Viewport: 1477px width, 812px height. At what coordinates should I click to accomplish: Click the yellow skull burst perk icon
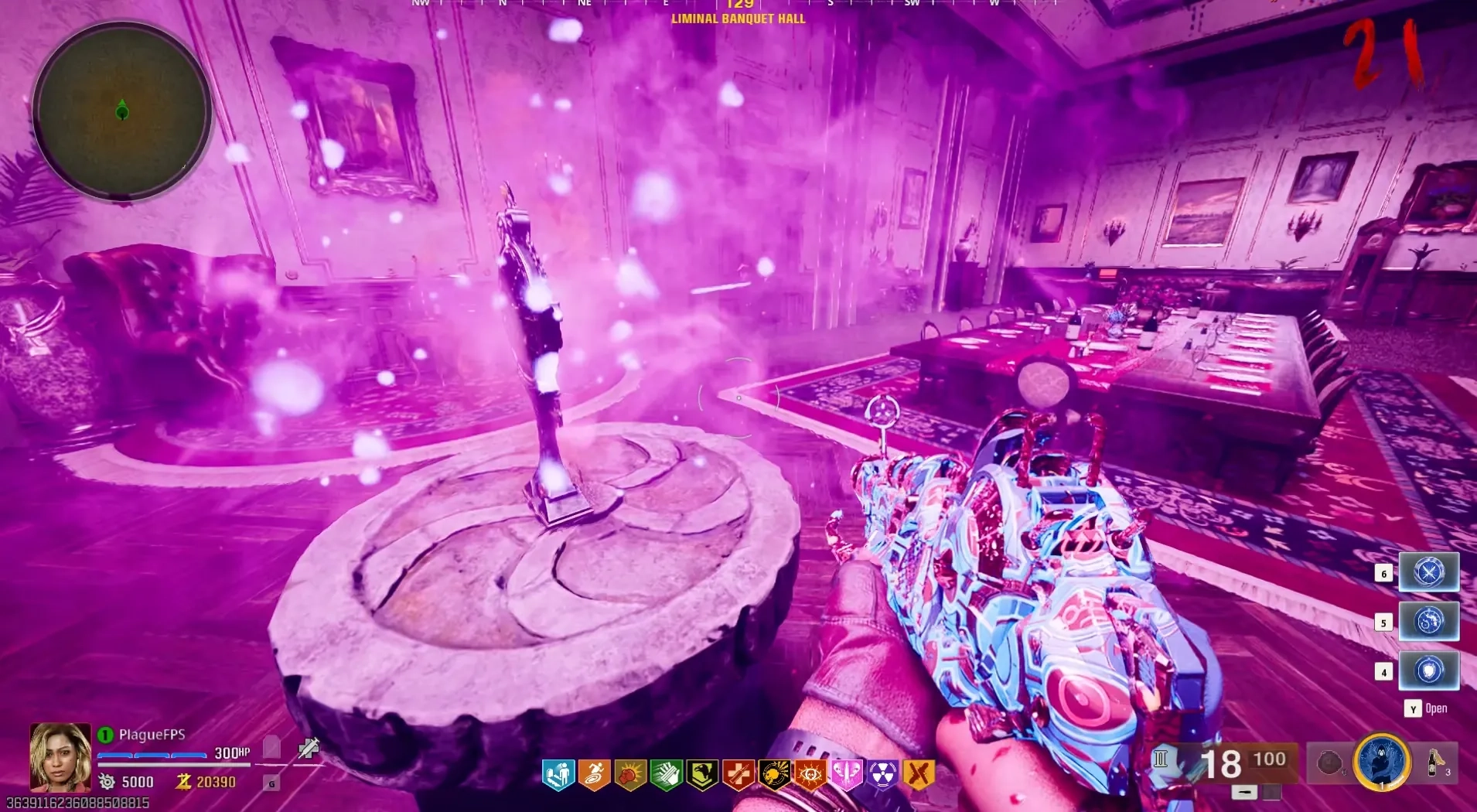tap(774, 774)
